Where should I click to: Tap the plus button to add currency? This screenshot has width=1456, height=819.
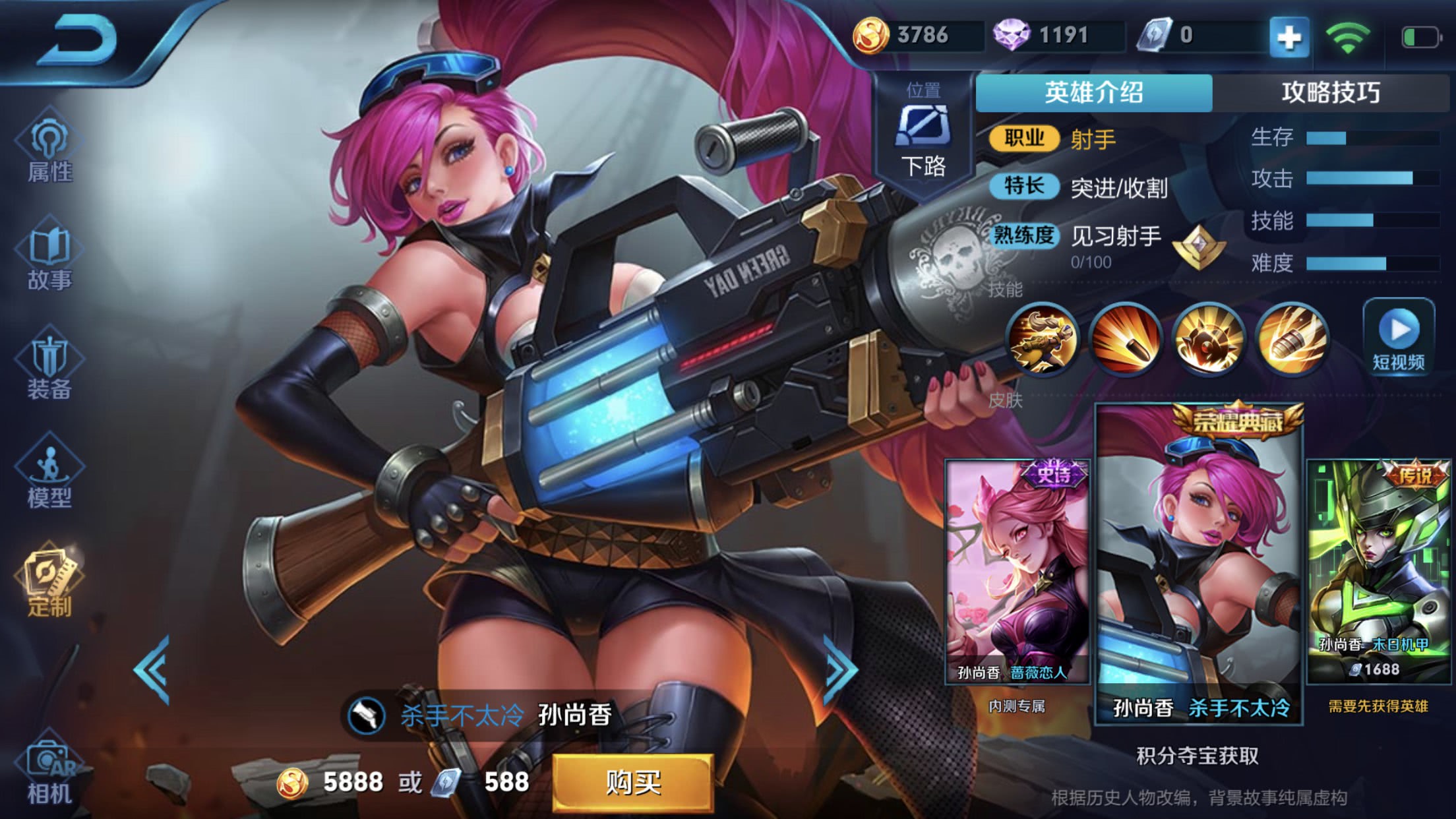pos(1290,36)
